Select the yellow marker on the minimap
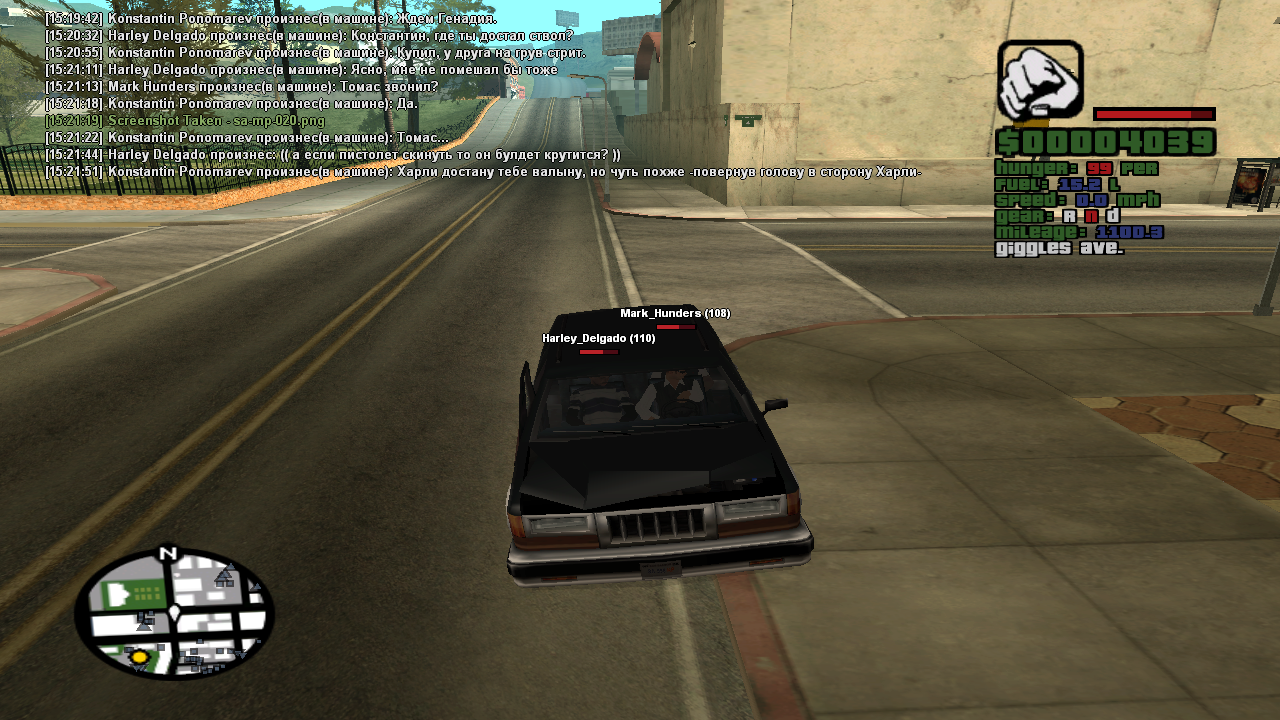 (140, 657)
